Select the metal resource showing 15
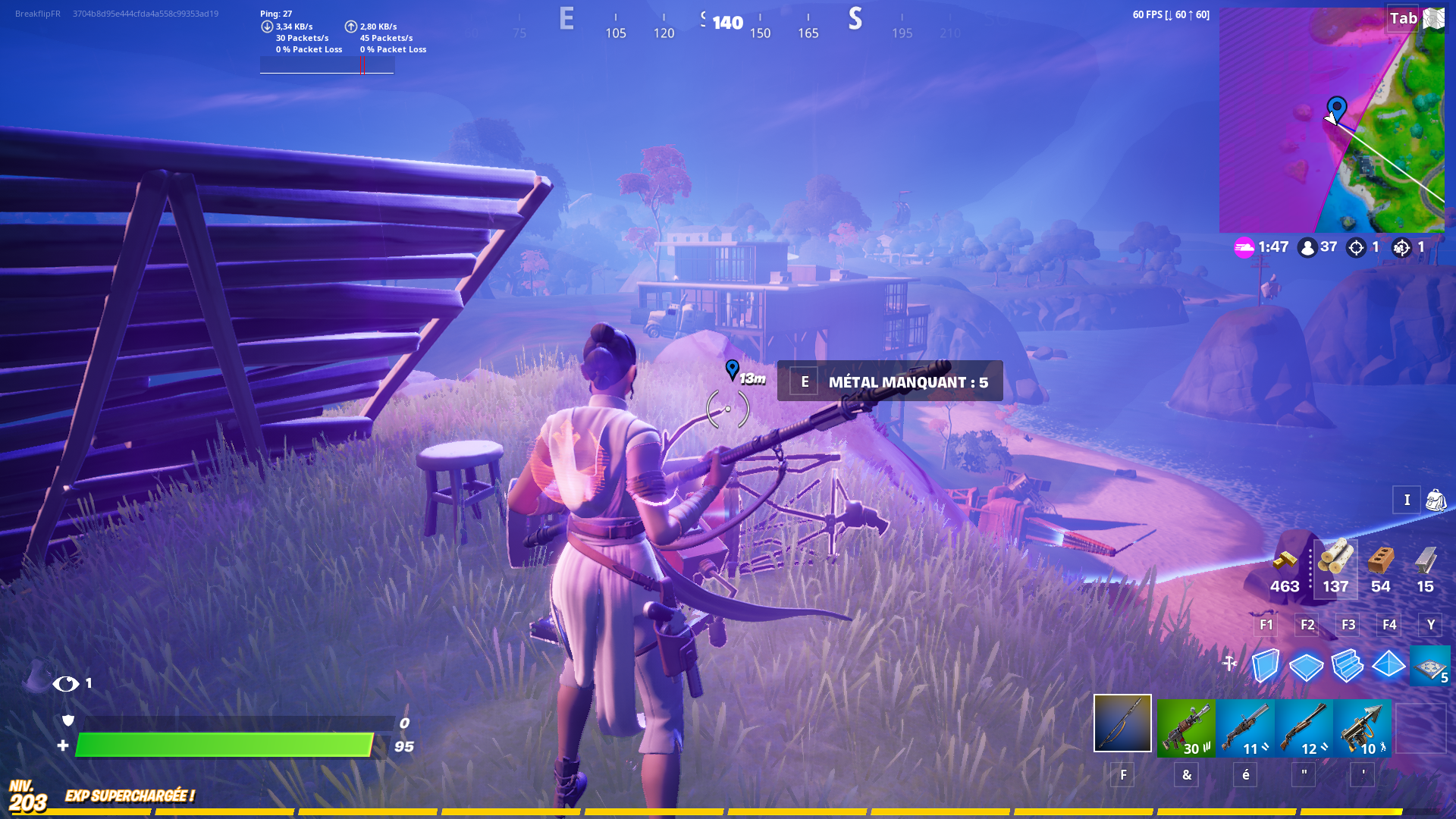This screenshot has height=819, width=1456. [x=1424, y=565]
